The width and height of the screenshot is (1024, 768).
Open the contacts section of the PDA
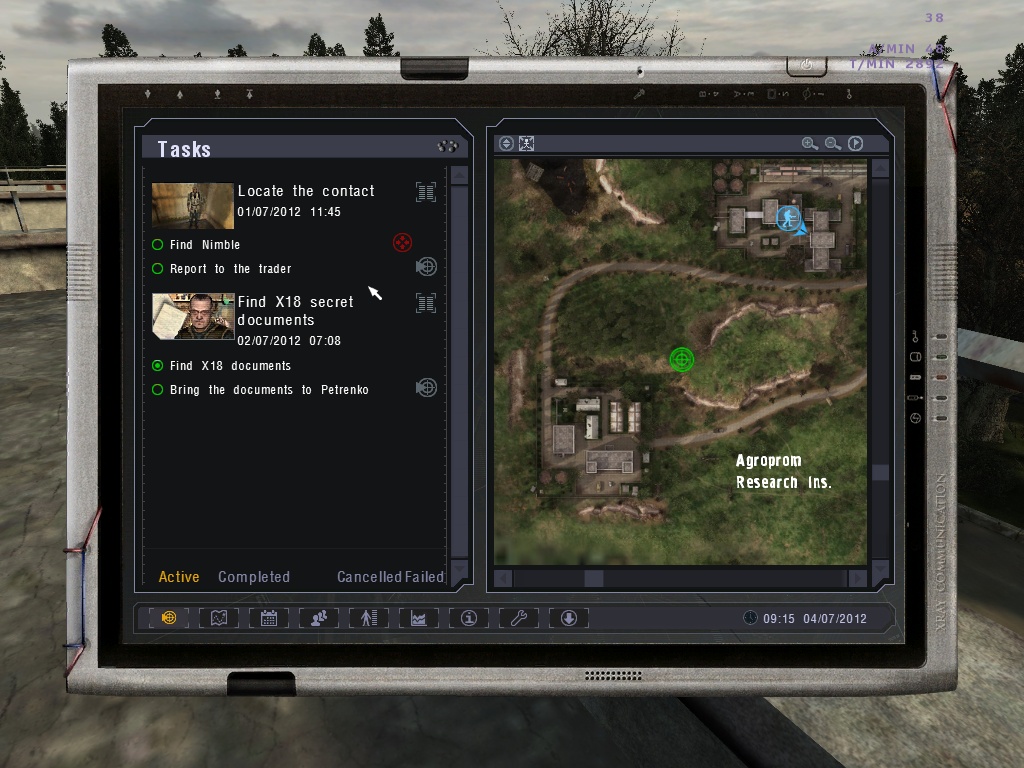[x=319, y=618]
